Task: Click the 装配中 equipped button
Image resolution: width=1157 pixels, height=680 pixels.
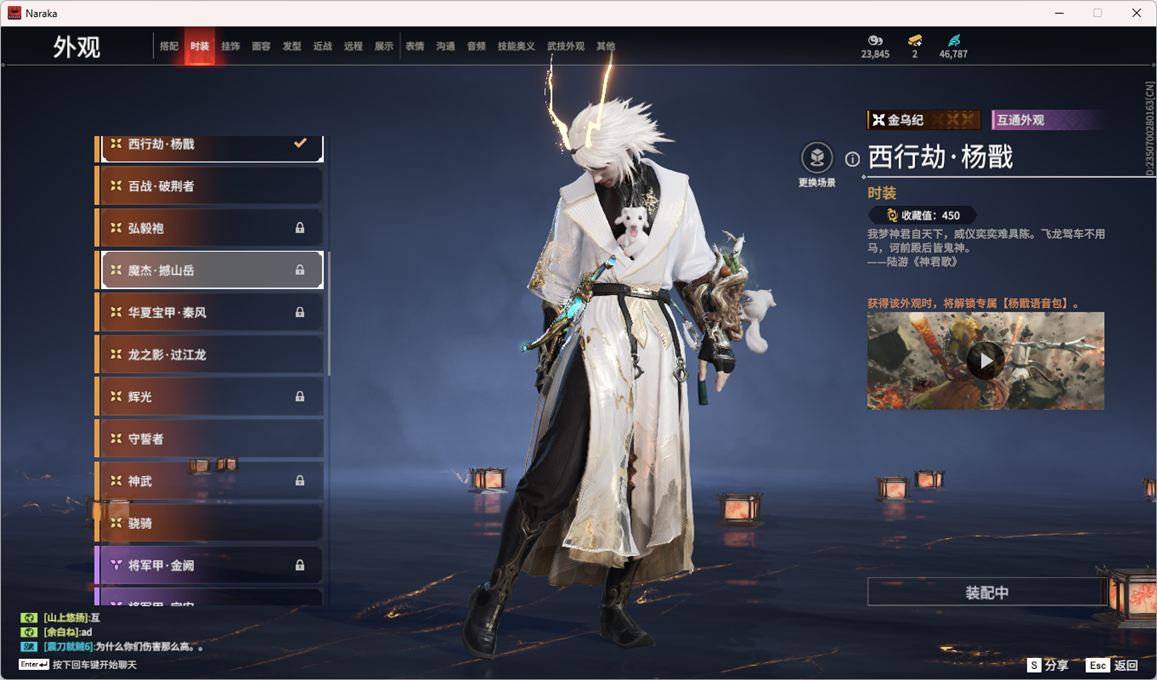Action: 987,592
